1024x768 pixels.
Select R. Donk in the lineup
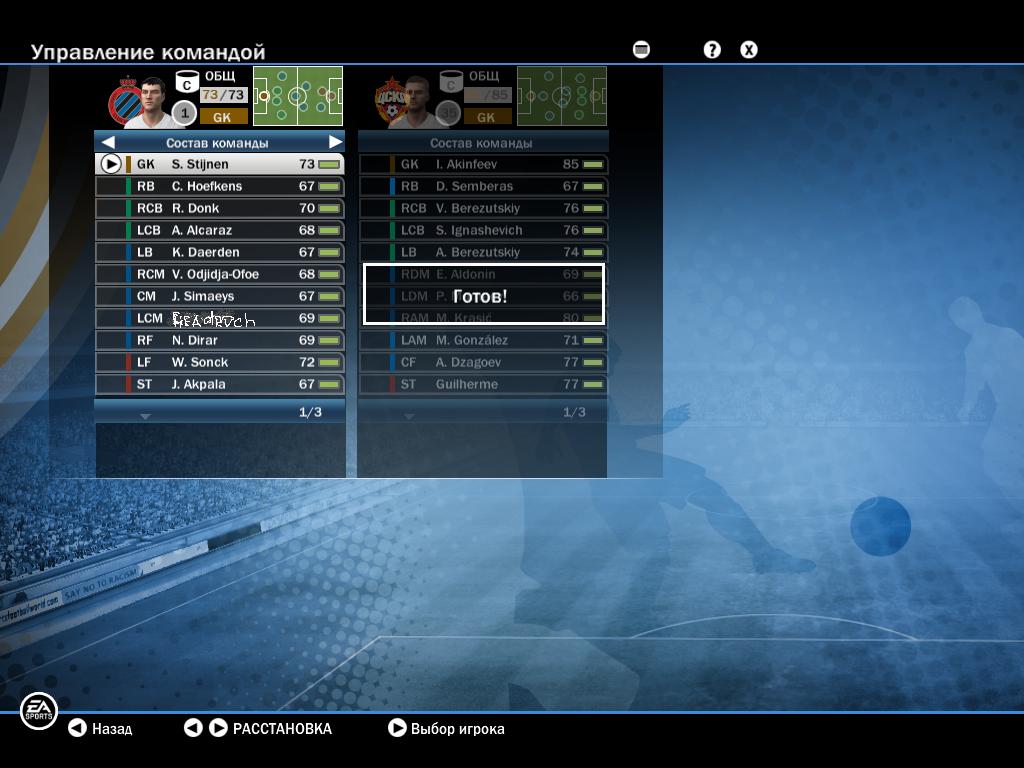(220, 208)
